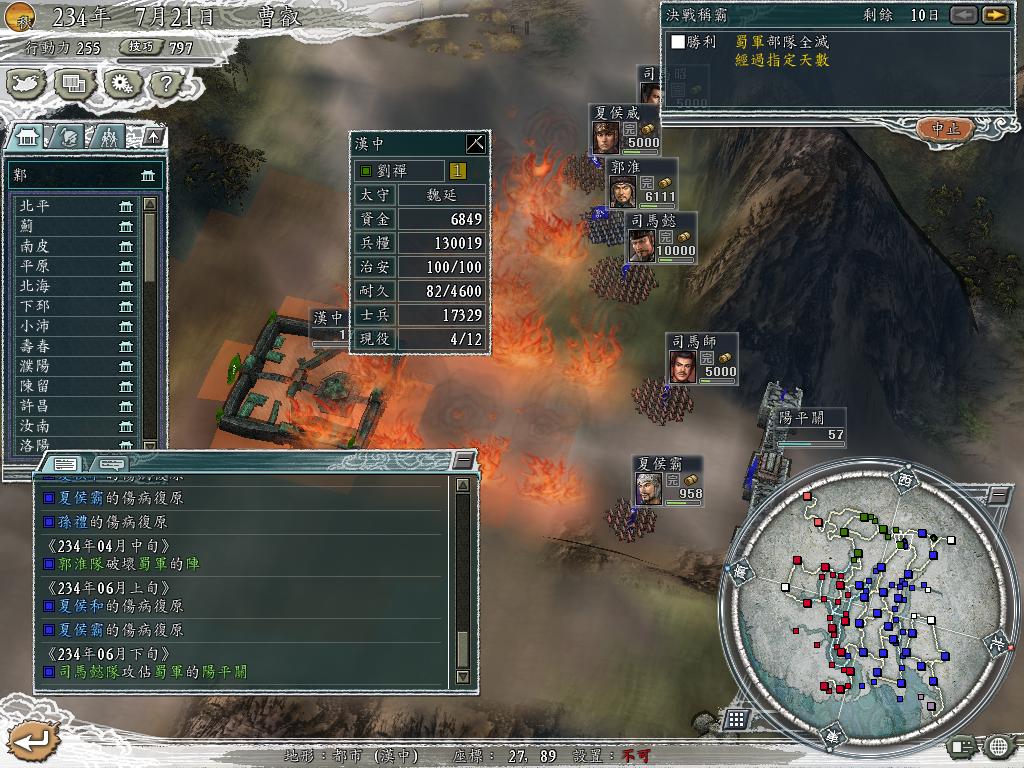Switch to the cities building tab
This screenshot has height=768, width=1024.
coord(28,137)
